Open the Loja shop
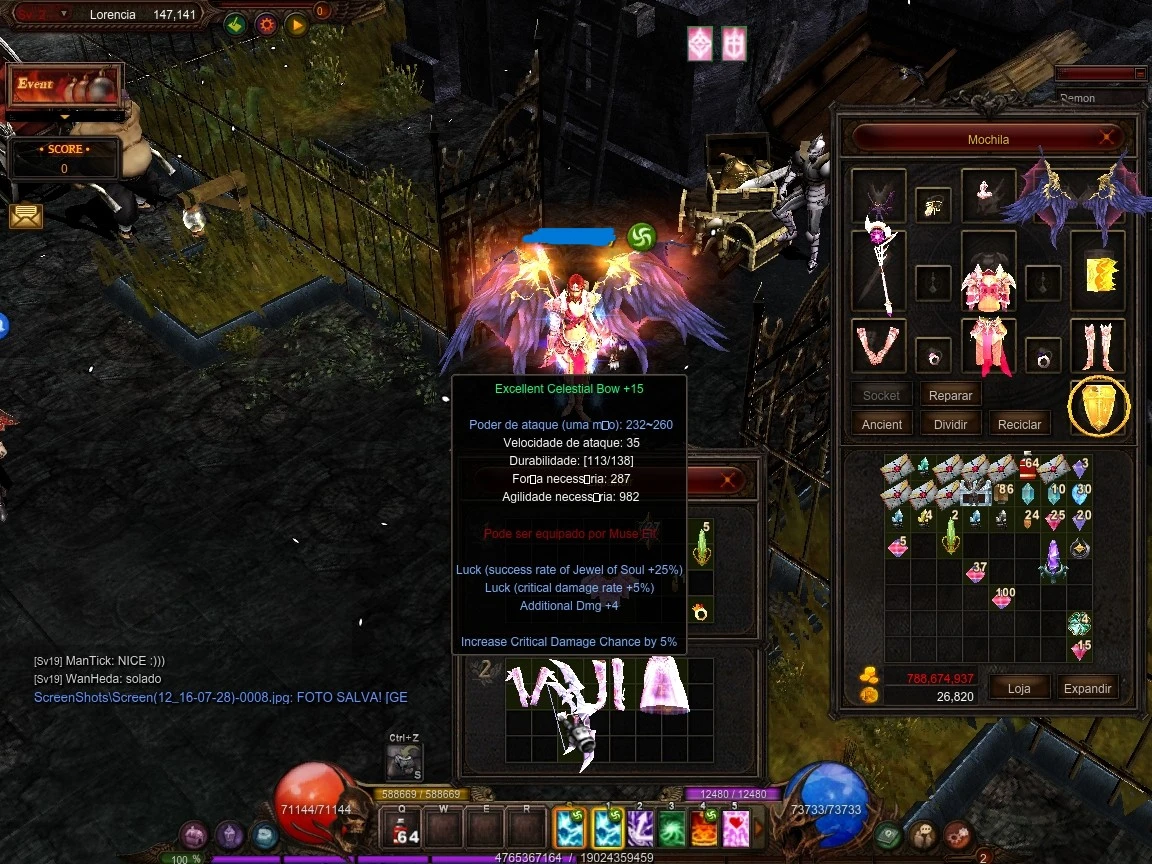 point(1018,688)
